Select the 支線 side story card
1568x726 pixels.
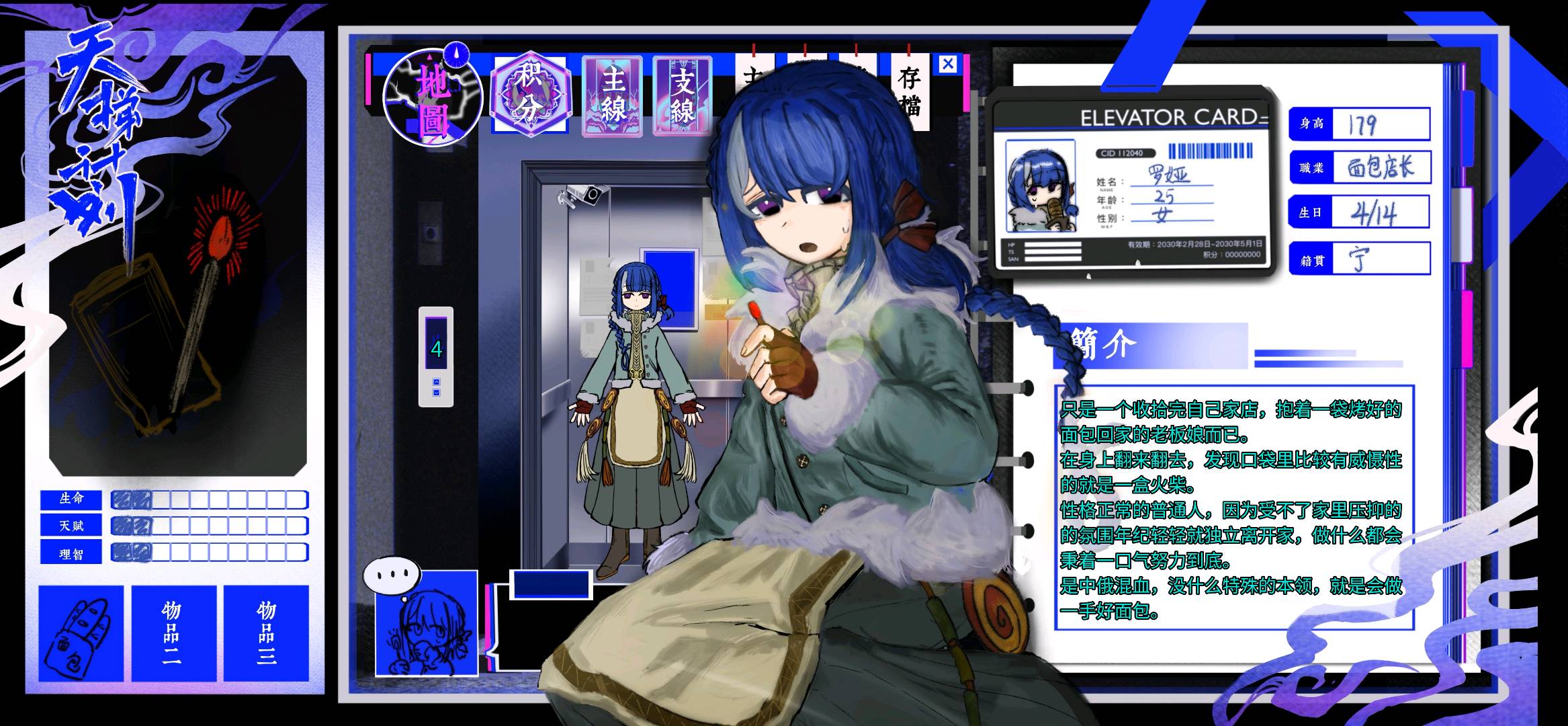pos(682,96)
